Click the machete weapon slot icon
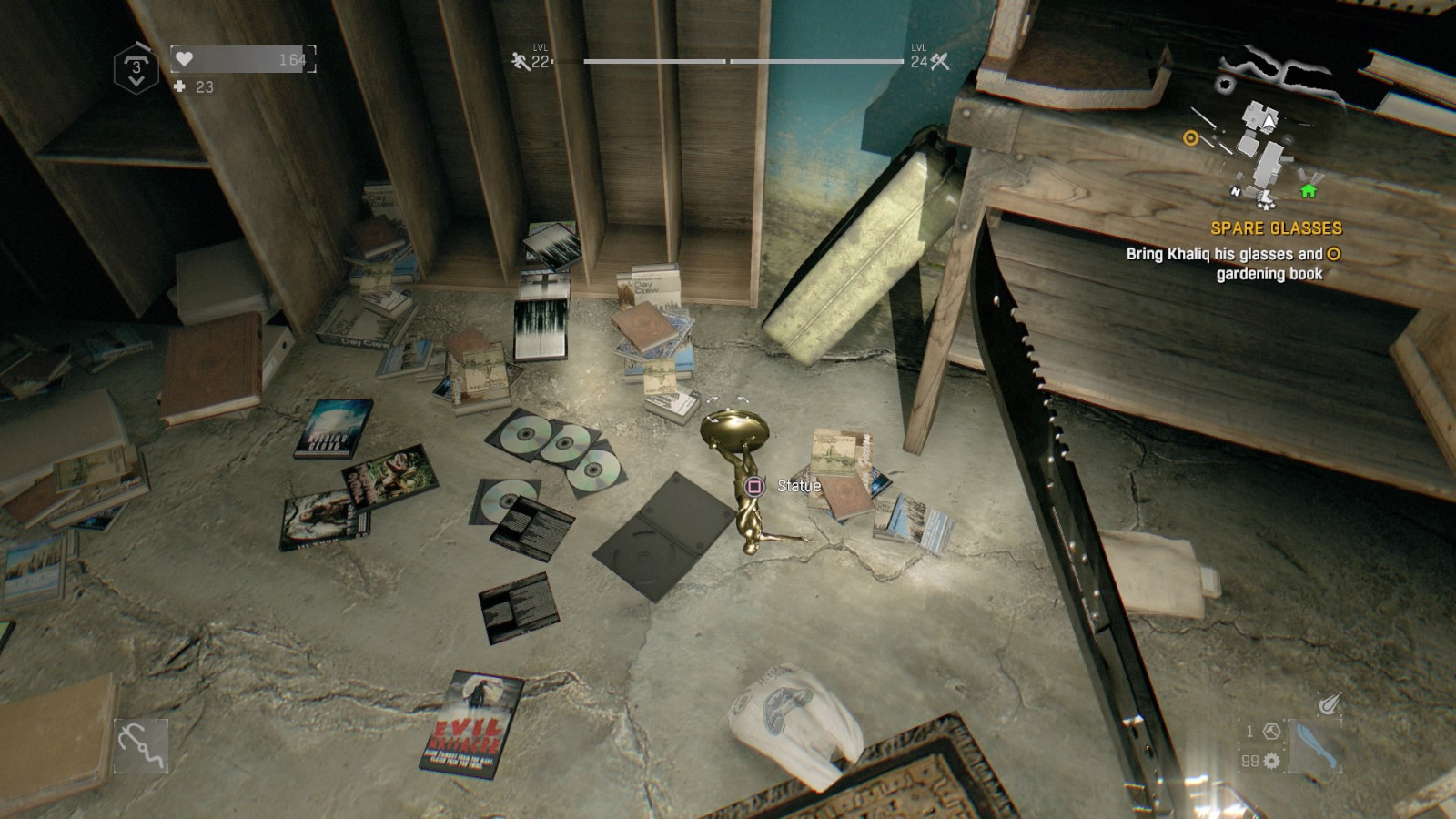Screen dimensions: 1456x819 [1315, 743]
